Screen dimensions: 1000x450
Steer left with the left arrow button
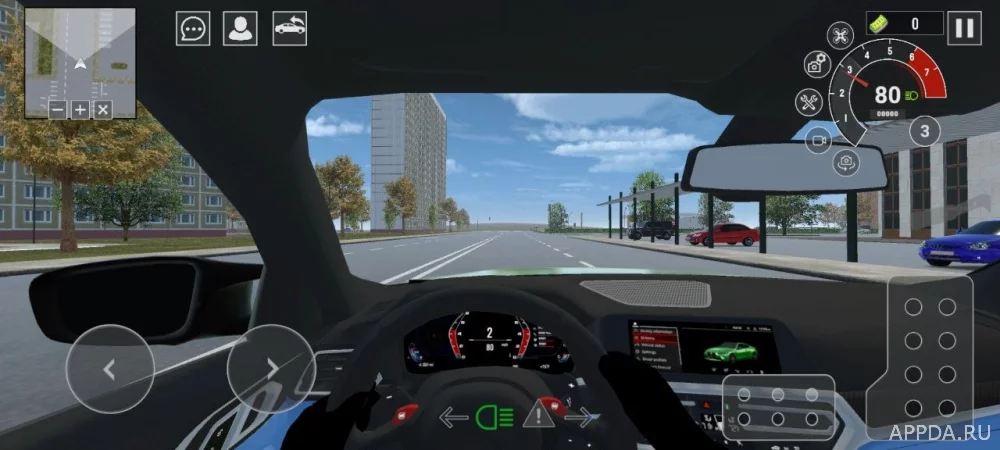pos(109,368)
